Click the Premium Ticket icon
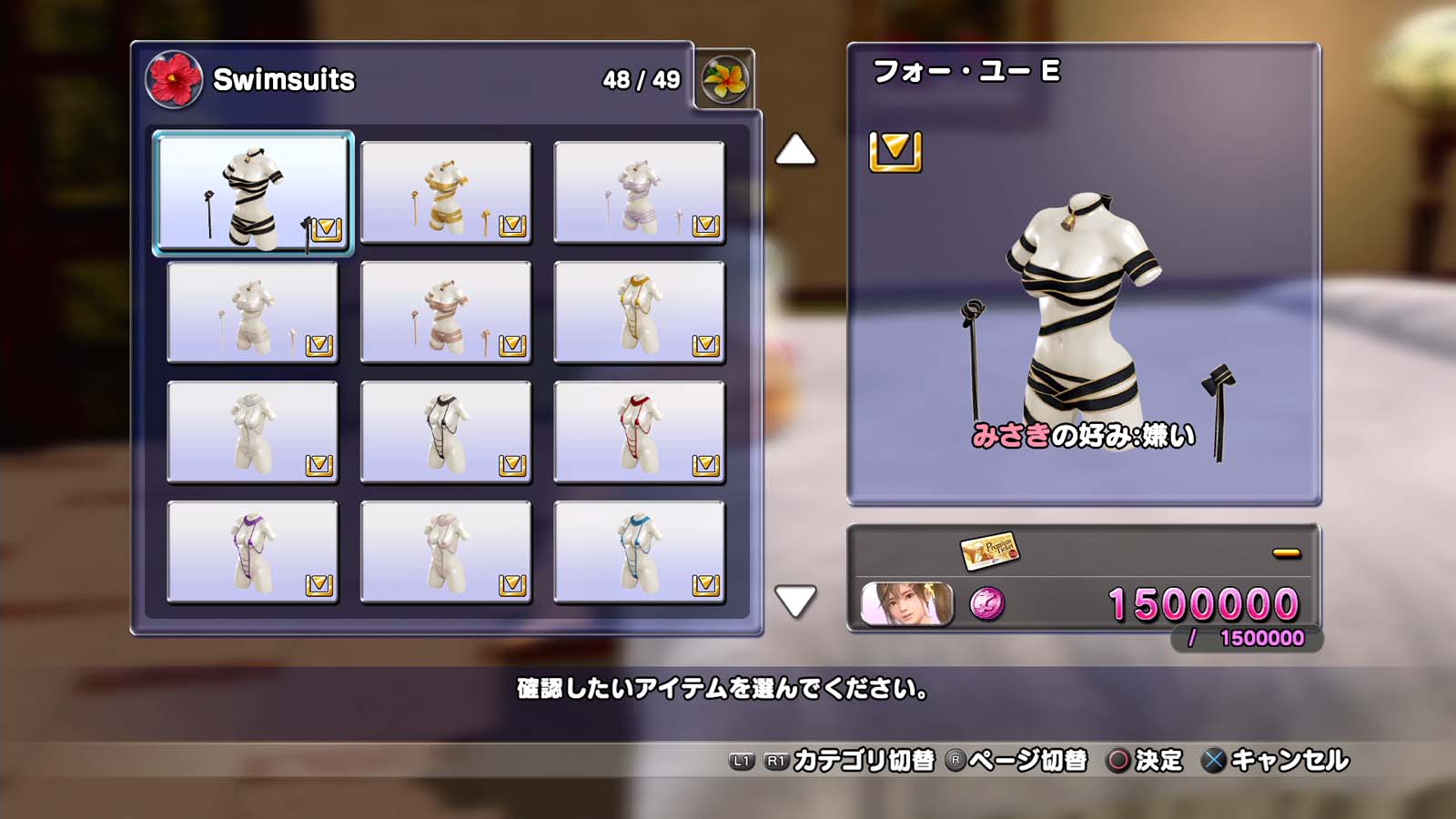Screen dimensions: 1456x819 click(x=989, y=550)
